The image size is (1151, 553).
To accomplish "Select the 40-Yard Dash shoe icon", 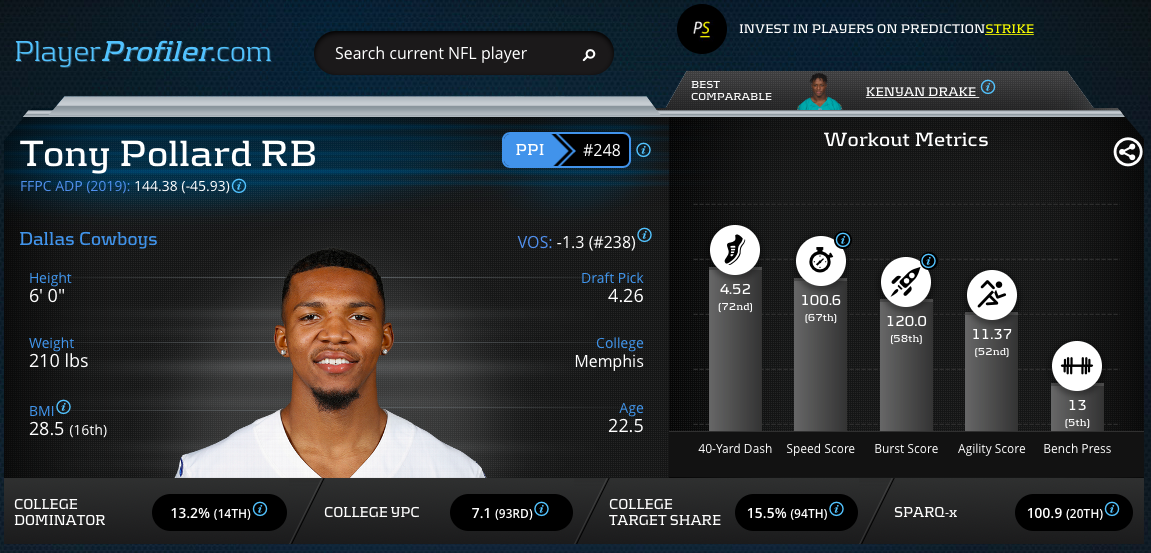I will tap(735, 249).
